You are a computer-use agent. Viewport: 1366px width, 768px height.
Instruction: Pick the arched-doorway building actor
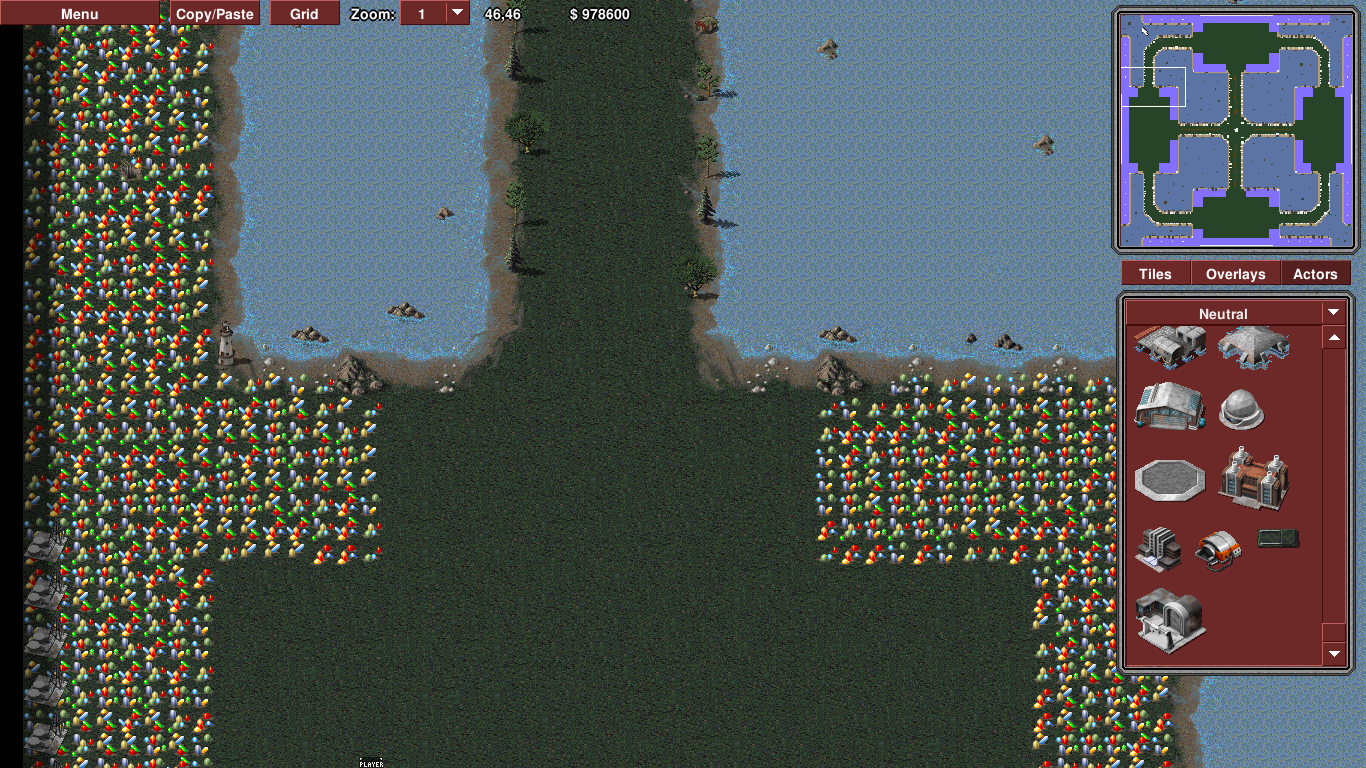point(1170,618)
